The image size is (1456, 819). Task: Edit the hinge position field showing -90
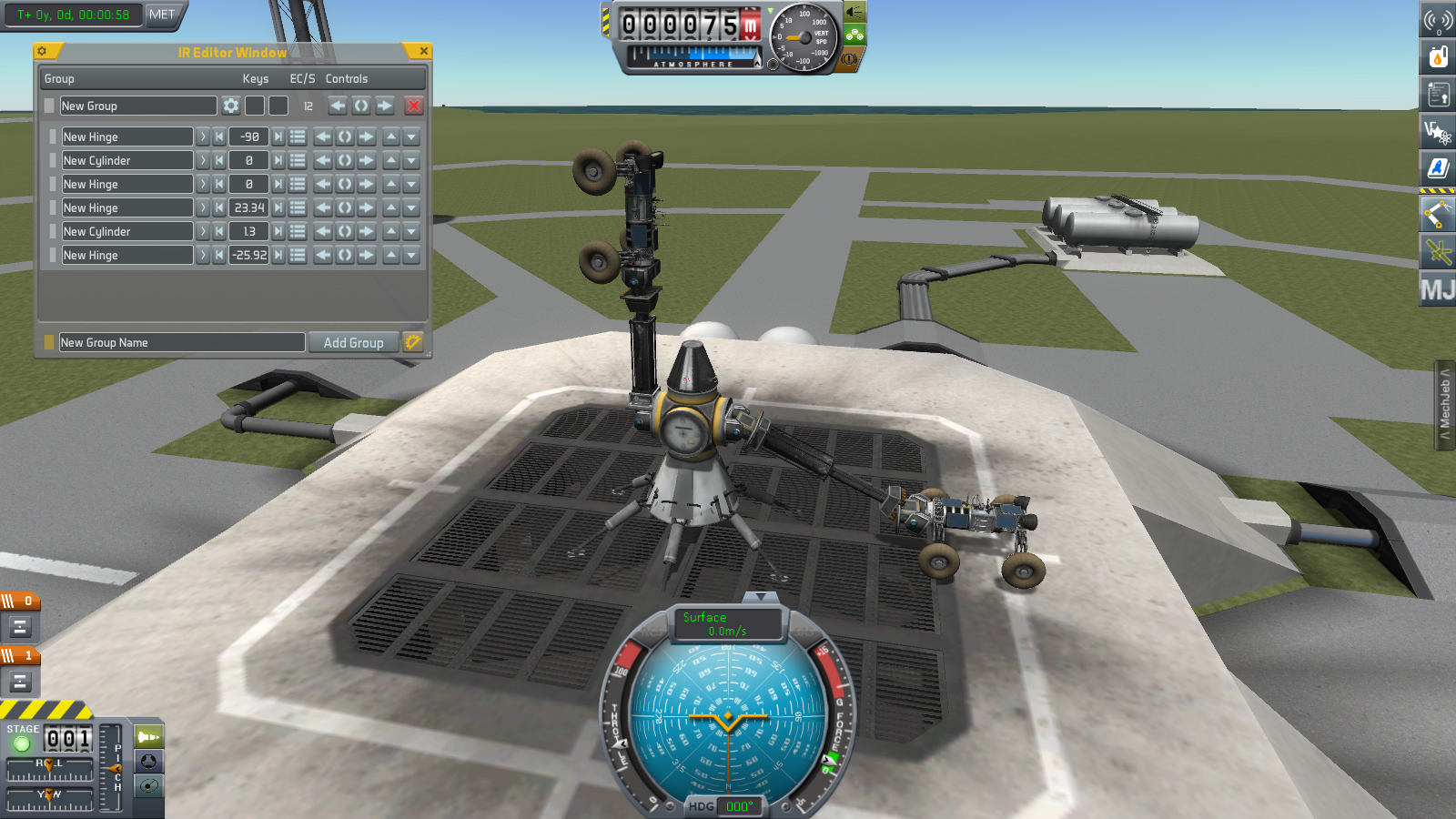[248, 137]
